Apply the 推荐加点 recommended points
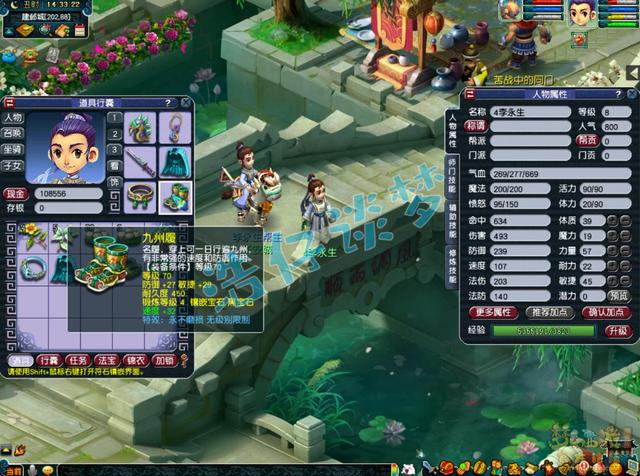 [x=550, y=313]
